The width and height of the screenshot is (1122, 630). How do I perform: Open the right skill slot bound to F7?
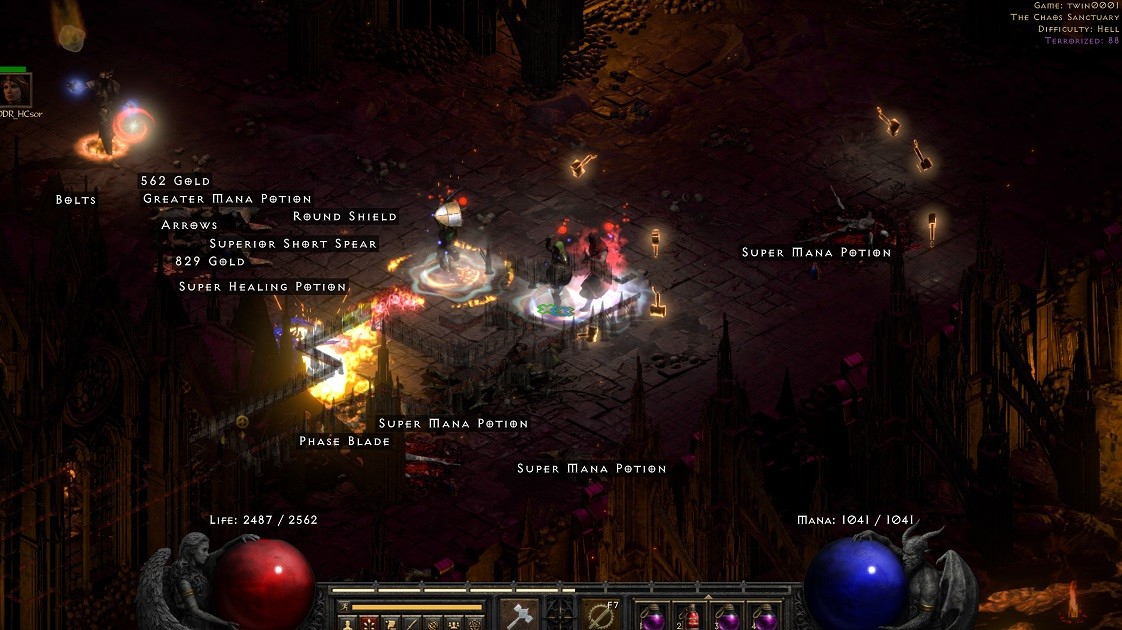coord(602,613)
